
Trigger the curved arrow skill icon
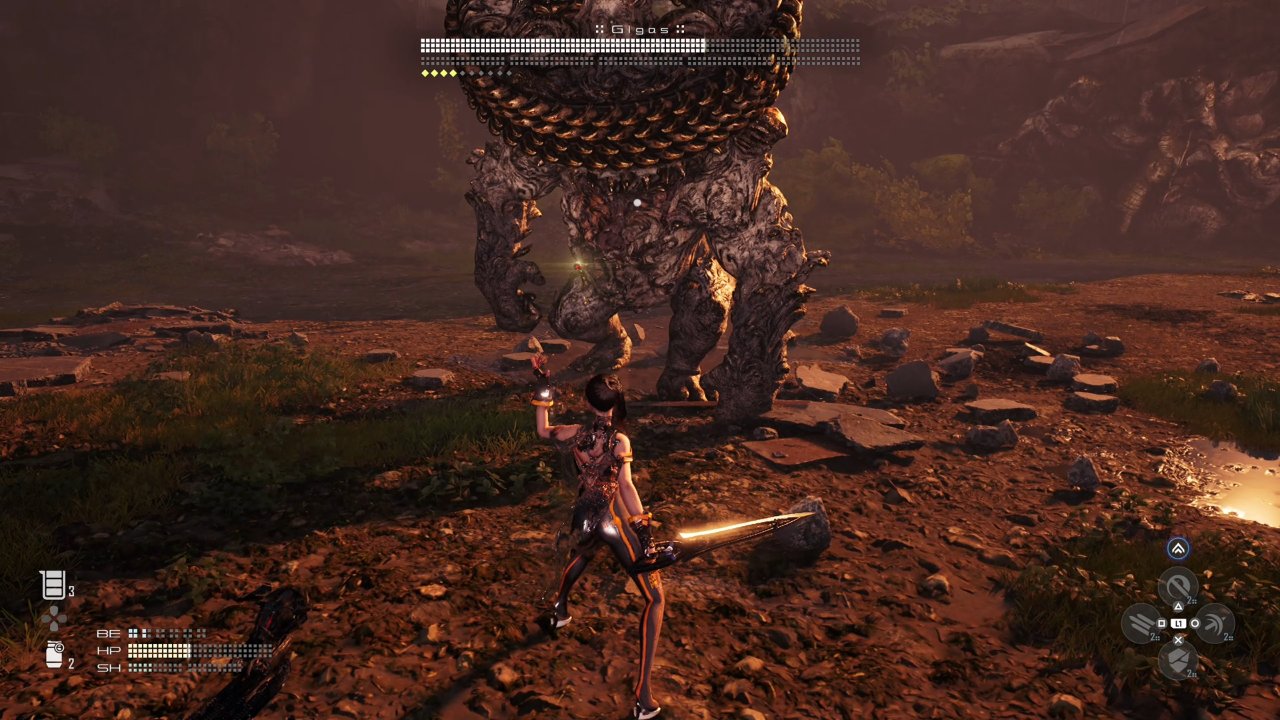[x=1214, y=624]
